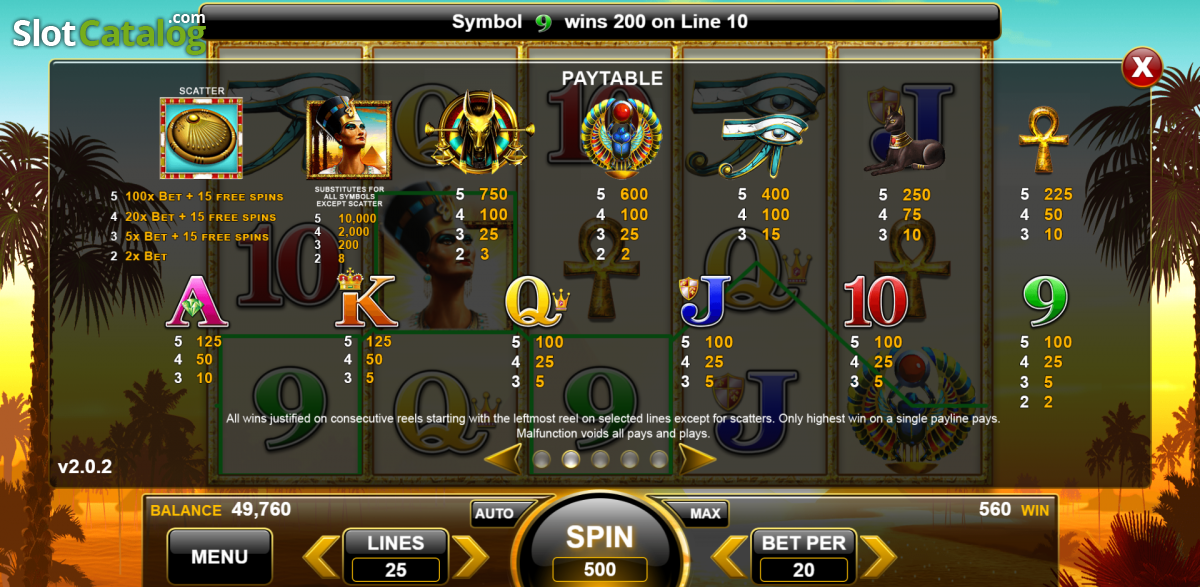Select the first paytable page dot

pyautogui.click(x=541, y=459)
